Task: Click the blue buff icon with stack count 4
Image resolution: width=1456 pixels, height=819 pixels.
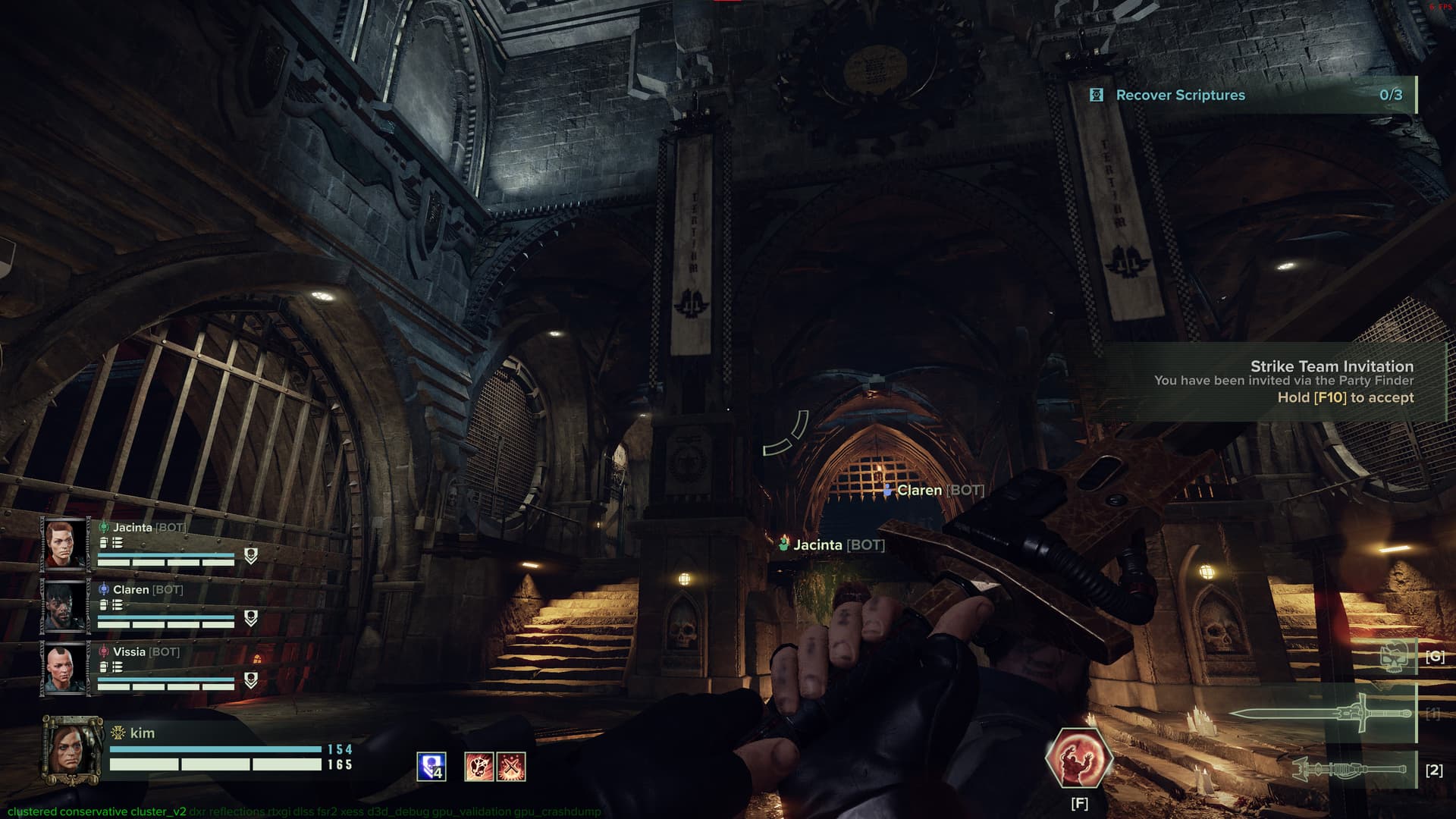Action: pyautogui.click(x=431, y=767)
